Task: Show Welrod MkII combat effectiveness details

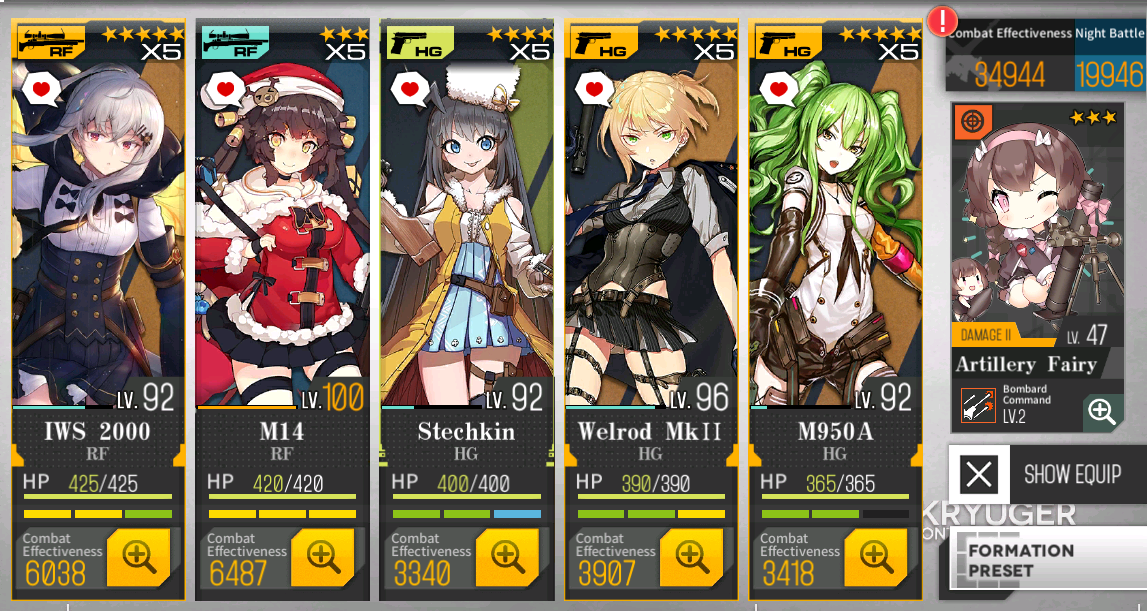Action: click(x=691, y=557)
